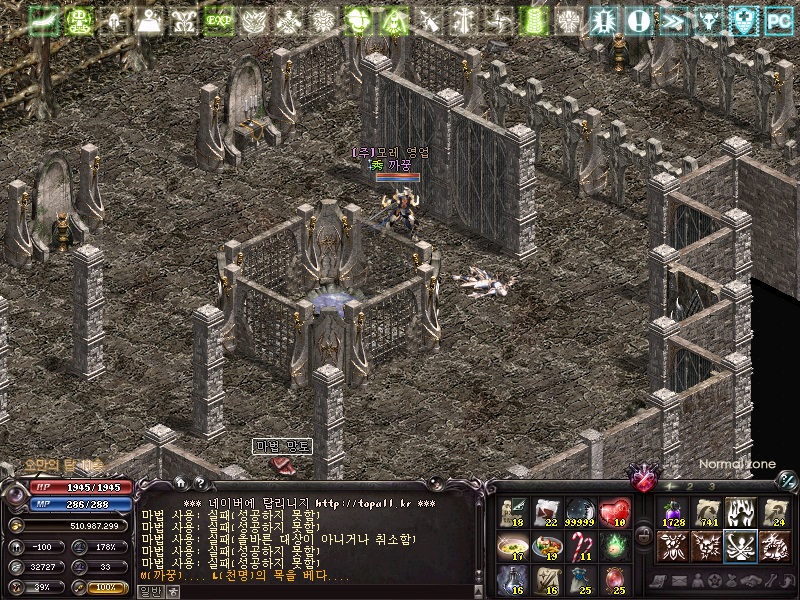
Task: Select the exclamation mark status icon
Action: coord(638,20)
